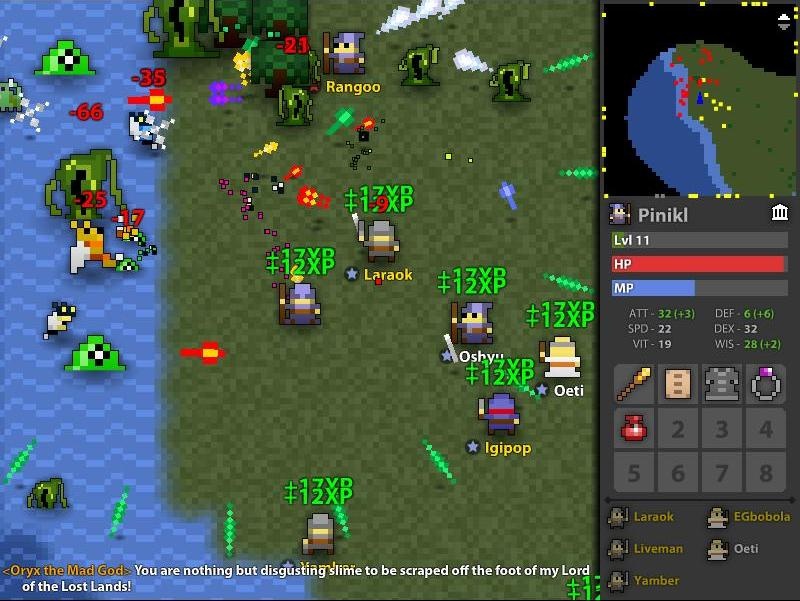Use the red health potion in inventory
Viewport: 800px width, 601px height.
click(x=634, y=428)
